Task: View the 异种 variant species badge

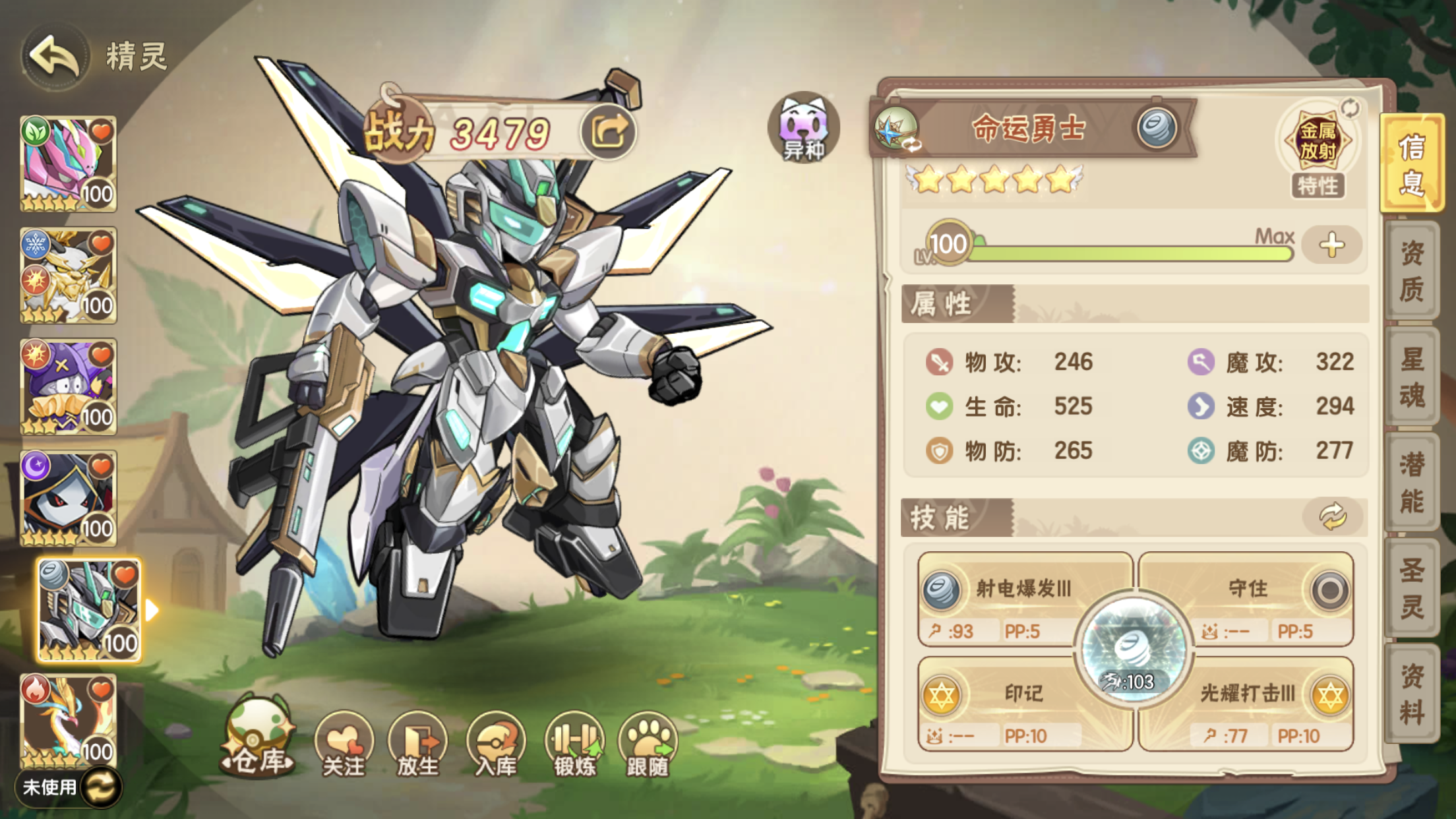Action: 804,125
